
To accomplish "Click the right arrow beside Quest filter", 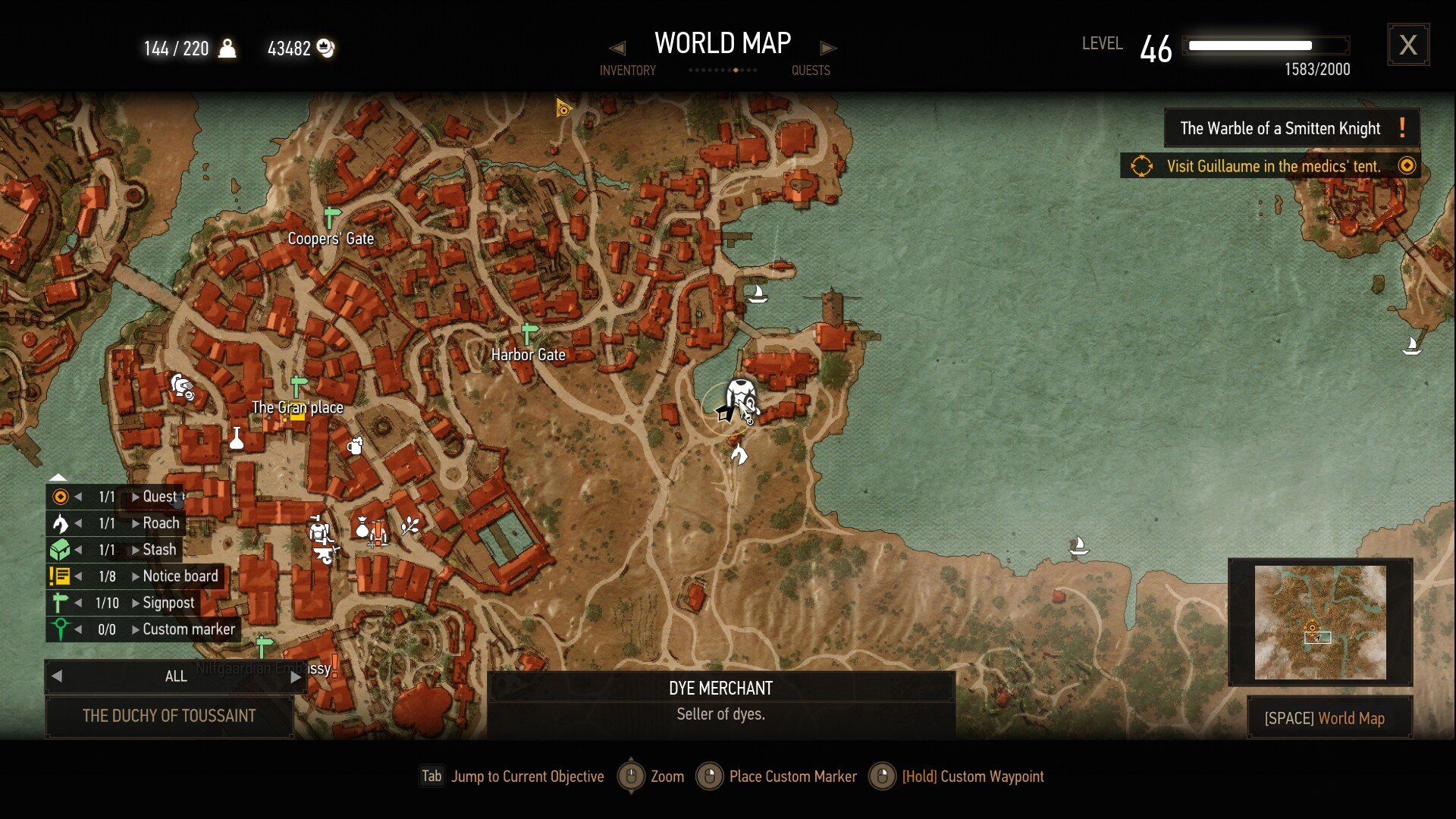I will [x=135, y=497].
